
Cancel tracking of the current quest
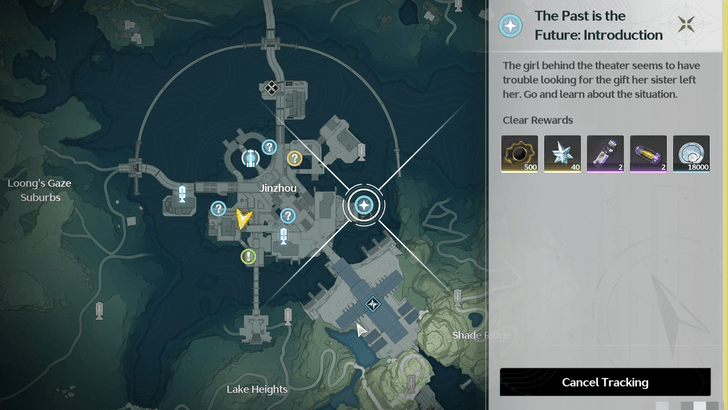604,382
